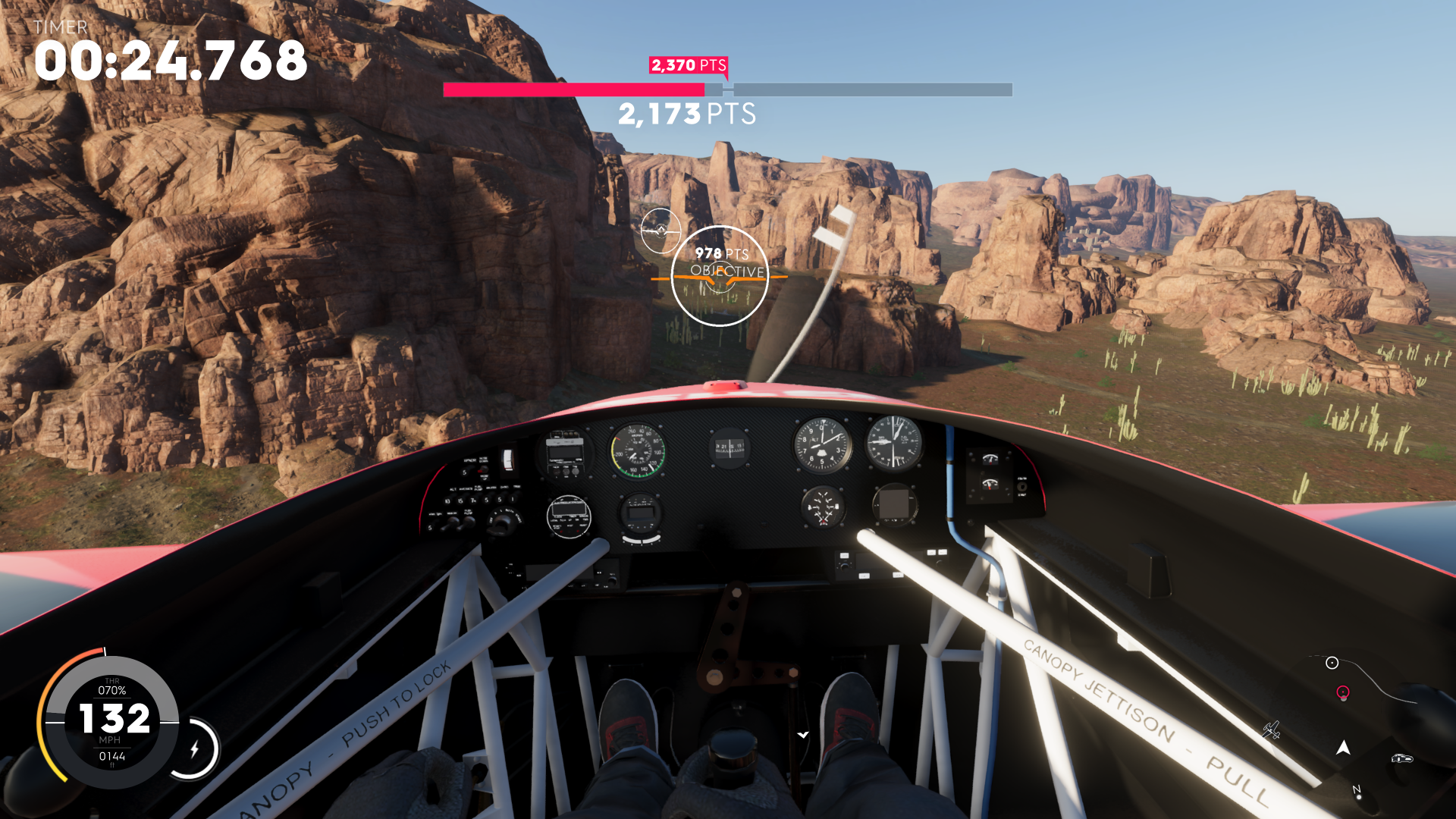Click the red score progress bar
The width and height of the screenshot is (1456, 819).
[573, 89]
